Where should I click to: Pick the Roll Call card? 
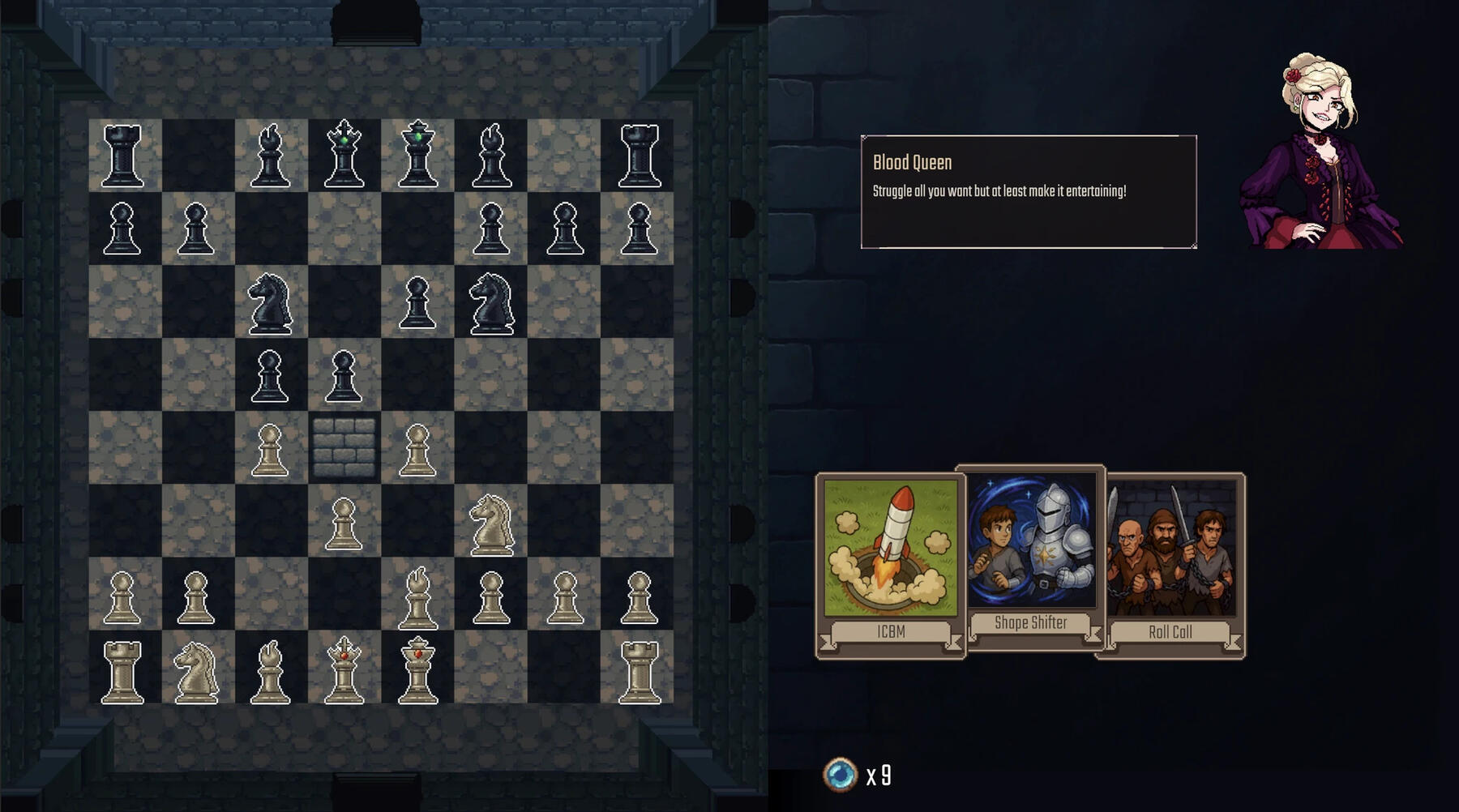[1170, 566]
